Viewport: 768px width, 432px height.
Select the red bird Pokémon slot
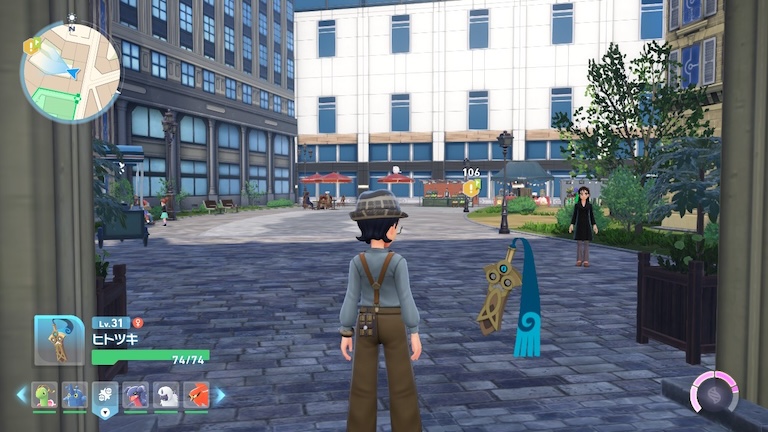(197, 395)
